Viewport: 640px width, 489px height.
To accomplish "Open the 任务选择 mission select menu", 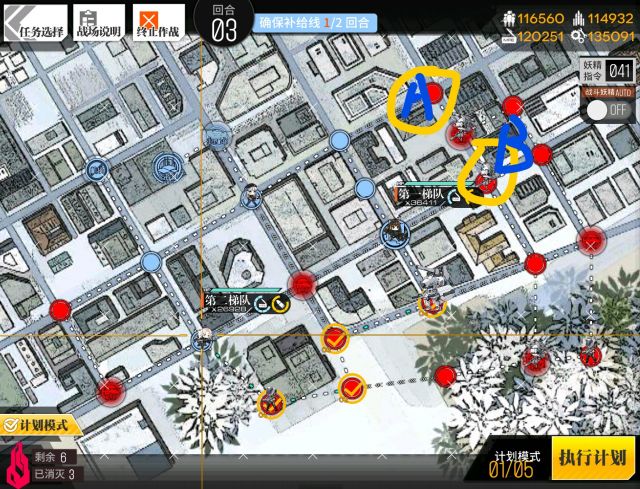I will (x=36, y=24).
